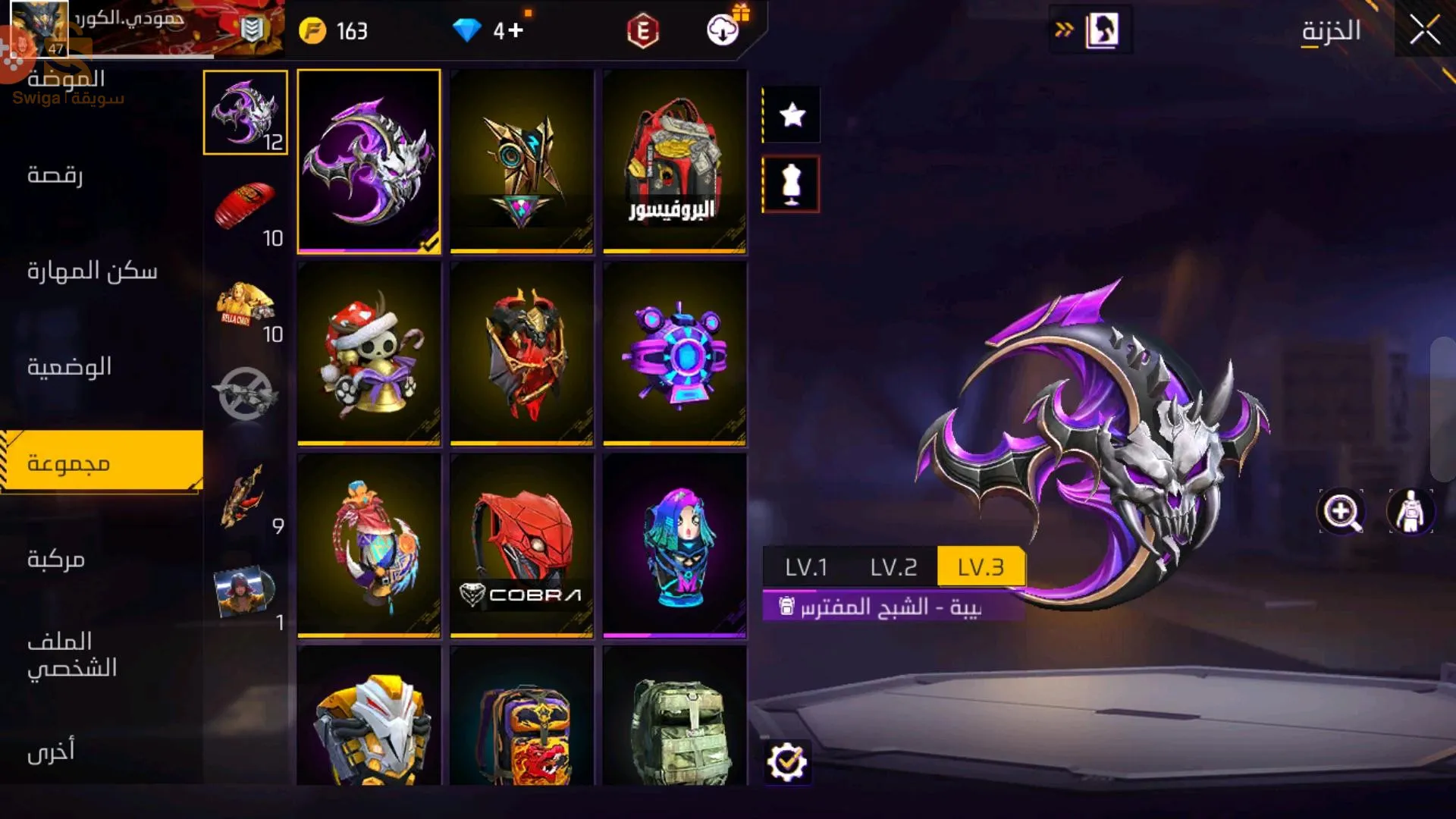
Task: Open the star favorites filter
Action: (792, 115)
